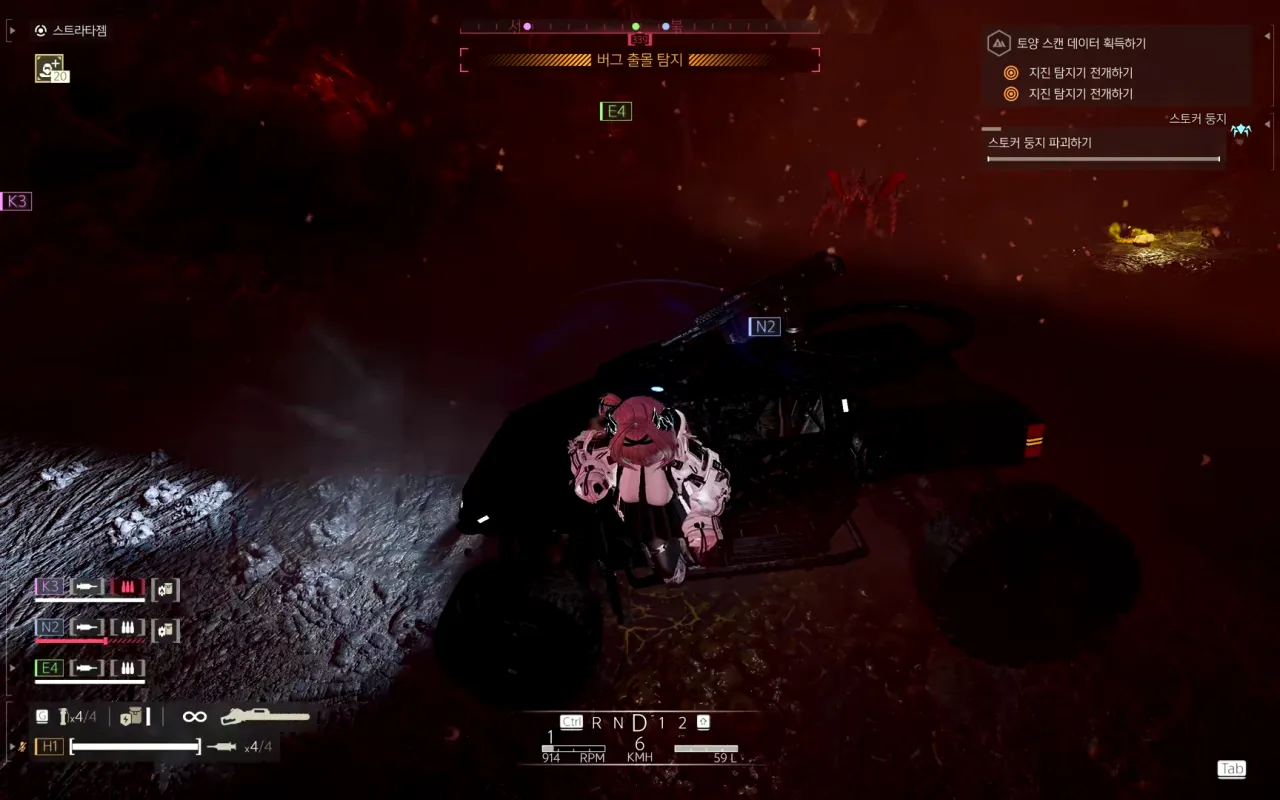The width and height of the screenshot is (1280, 800).
Task: Click the E4 teammate marker below compass
Action: (616, 111)
